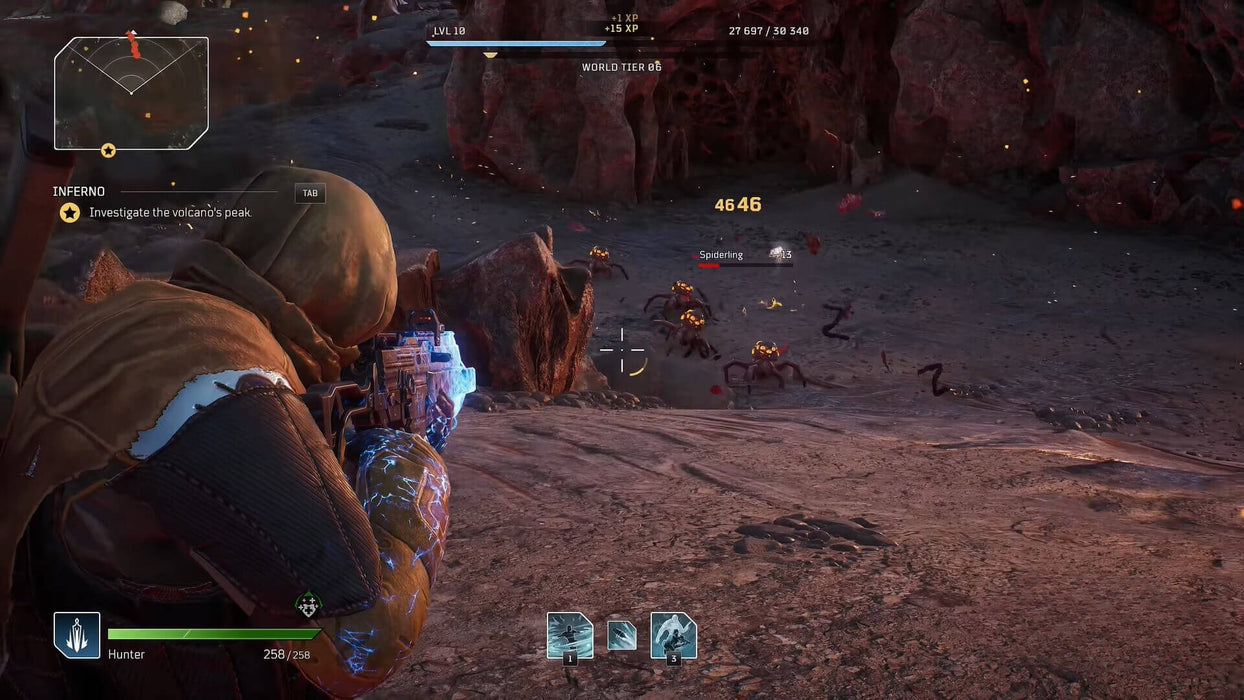
Task: Click the minimap radar panel
Action: [x=131, y=93]
